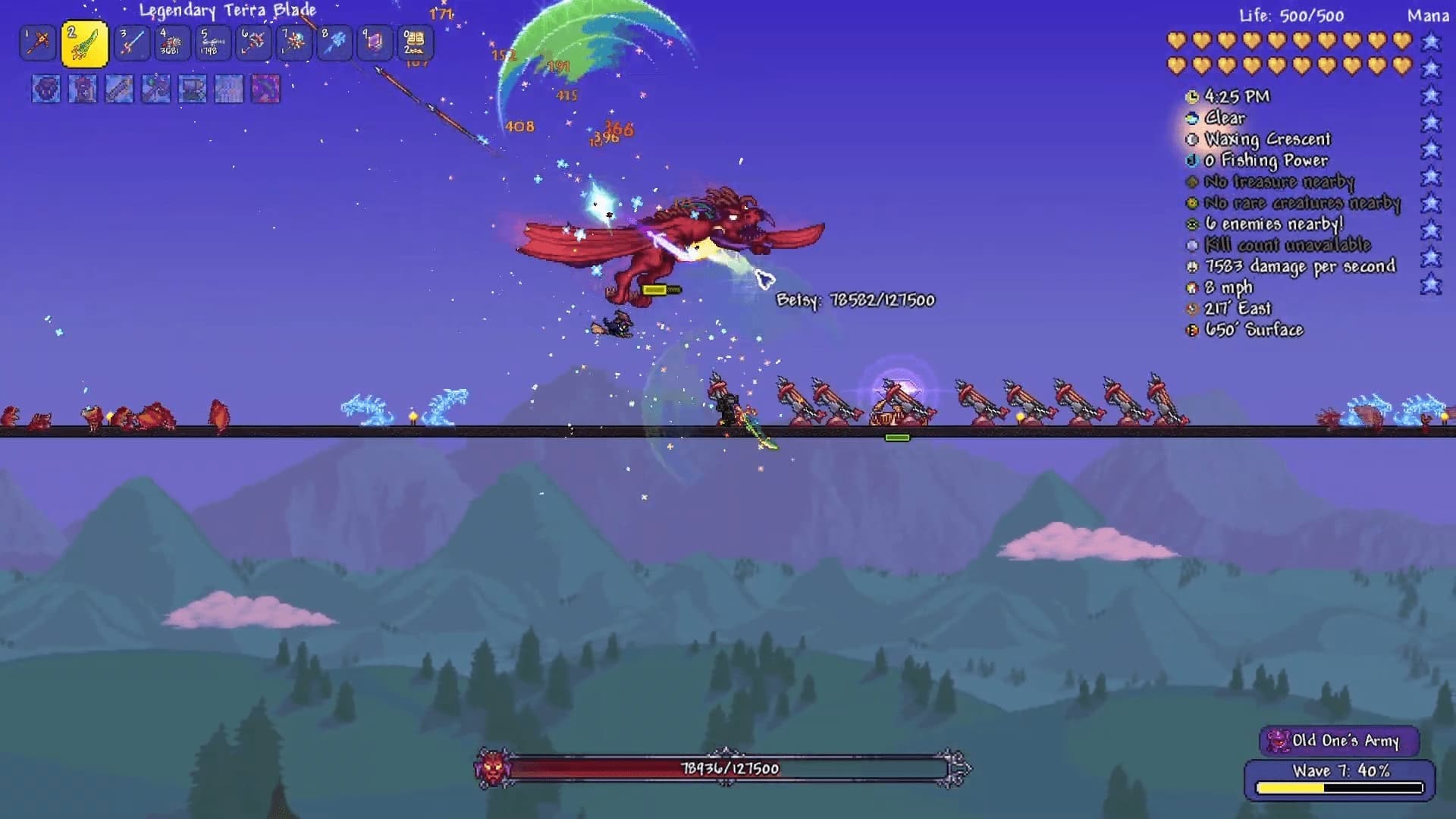The height and width of the screenshot is (819, 1456).
Task: Select the slot 4 item stacked 3681
Action: click(x=172, y=42)
